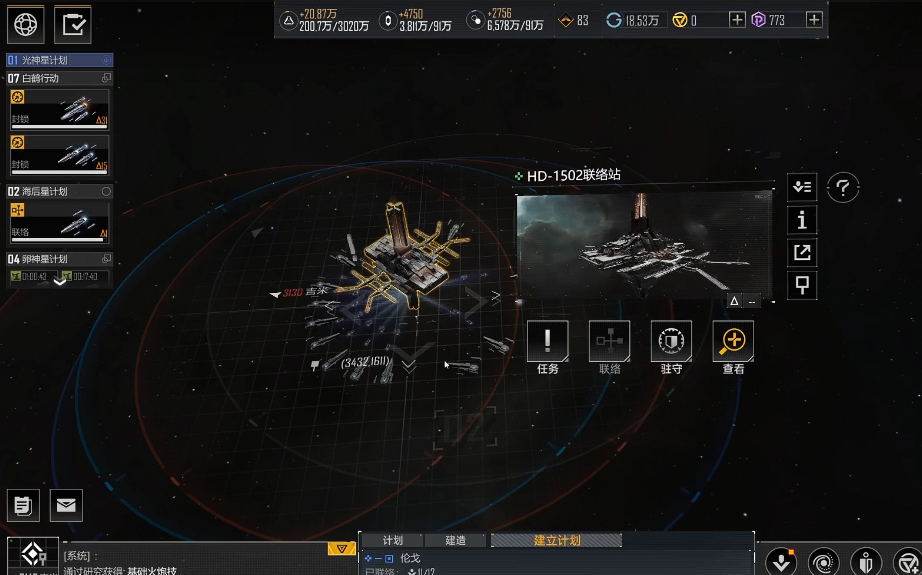Screen dimensions: 922x575
Task: Open the question mark help button
Action: click(843, 187)
